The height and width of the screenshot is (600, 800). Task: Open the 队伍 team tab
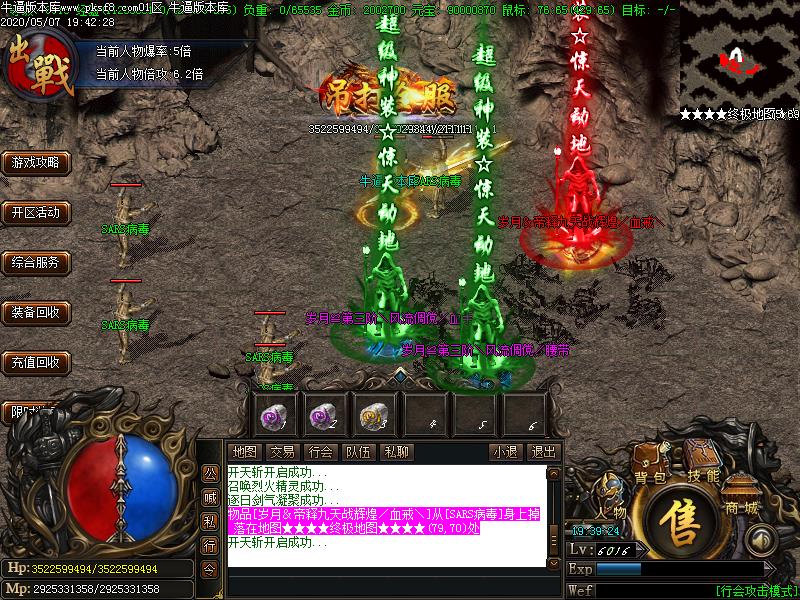[358, 452]
